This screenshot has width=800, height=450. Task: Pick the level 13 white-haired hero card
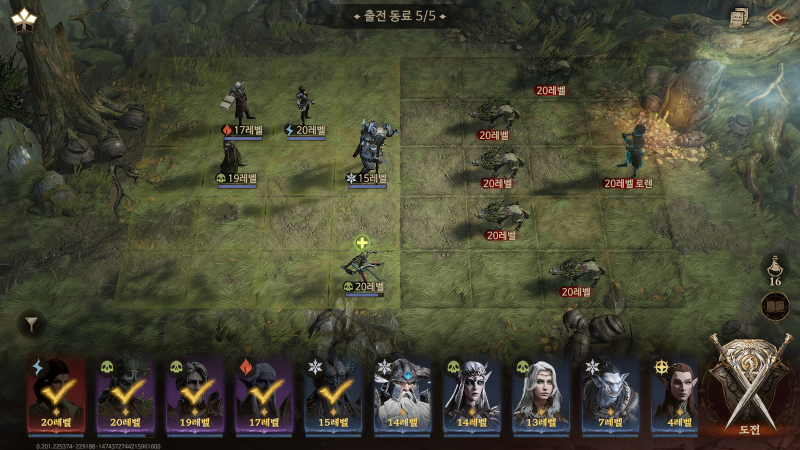click(x=540, y=392)
